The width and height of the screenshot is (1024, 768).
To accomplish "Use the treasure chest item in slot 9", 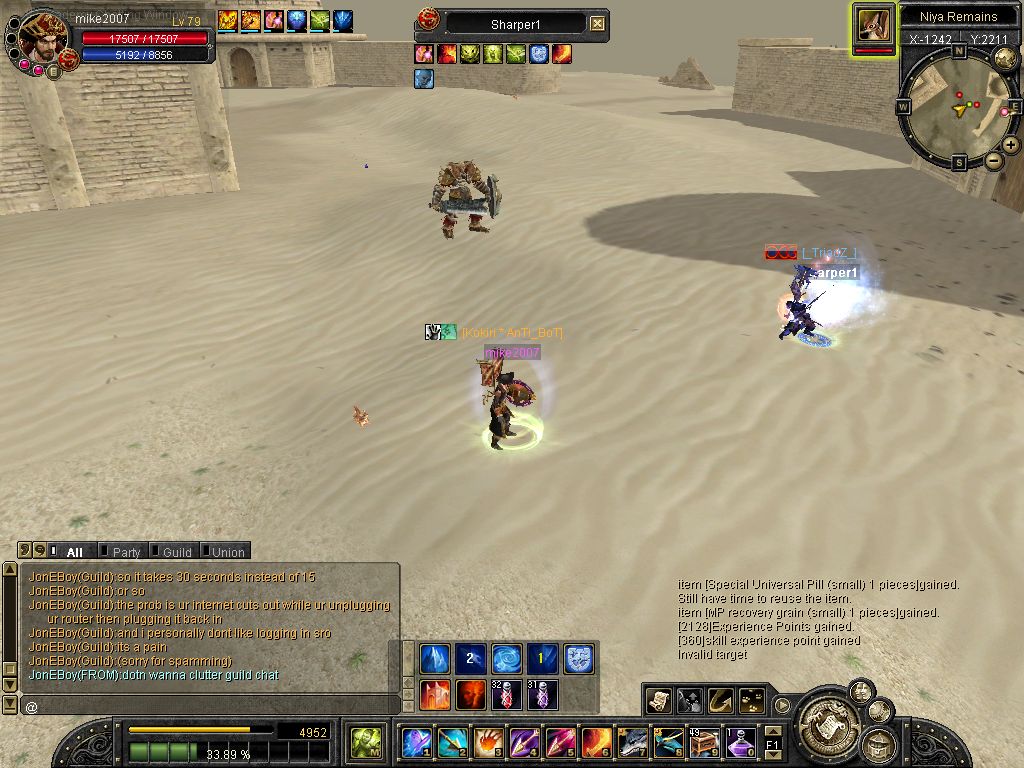I will [x=704, y=743].
